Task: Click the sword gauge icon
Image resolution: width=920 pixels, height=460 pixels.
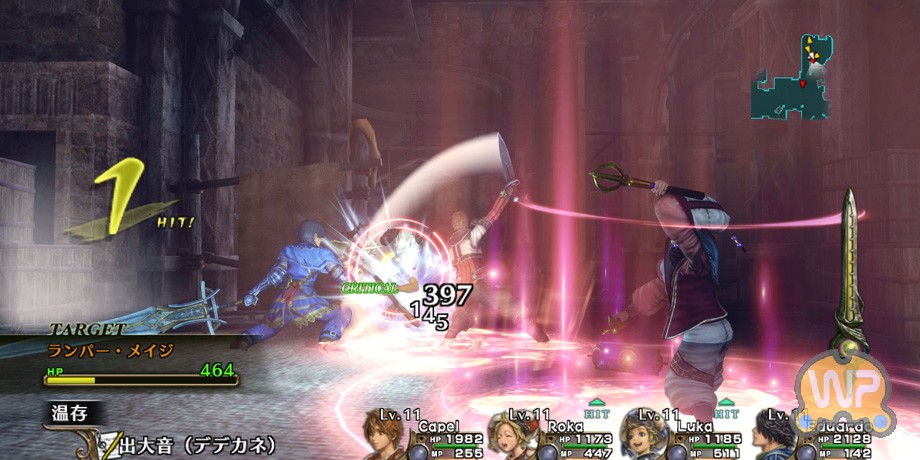Action: point(850,270)
